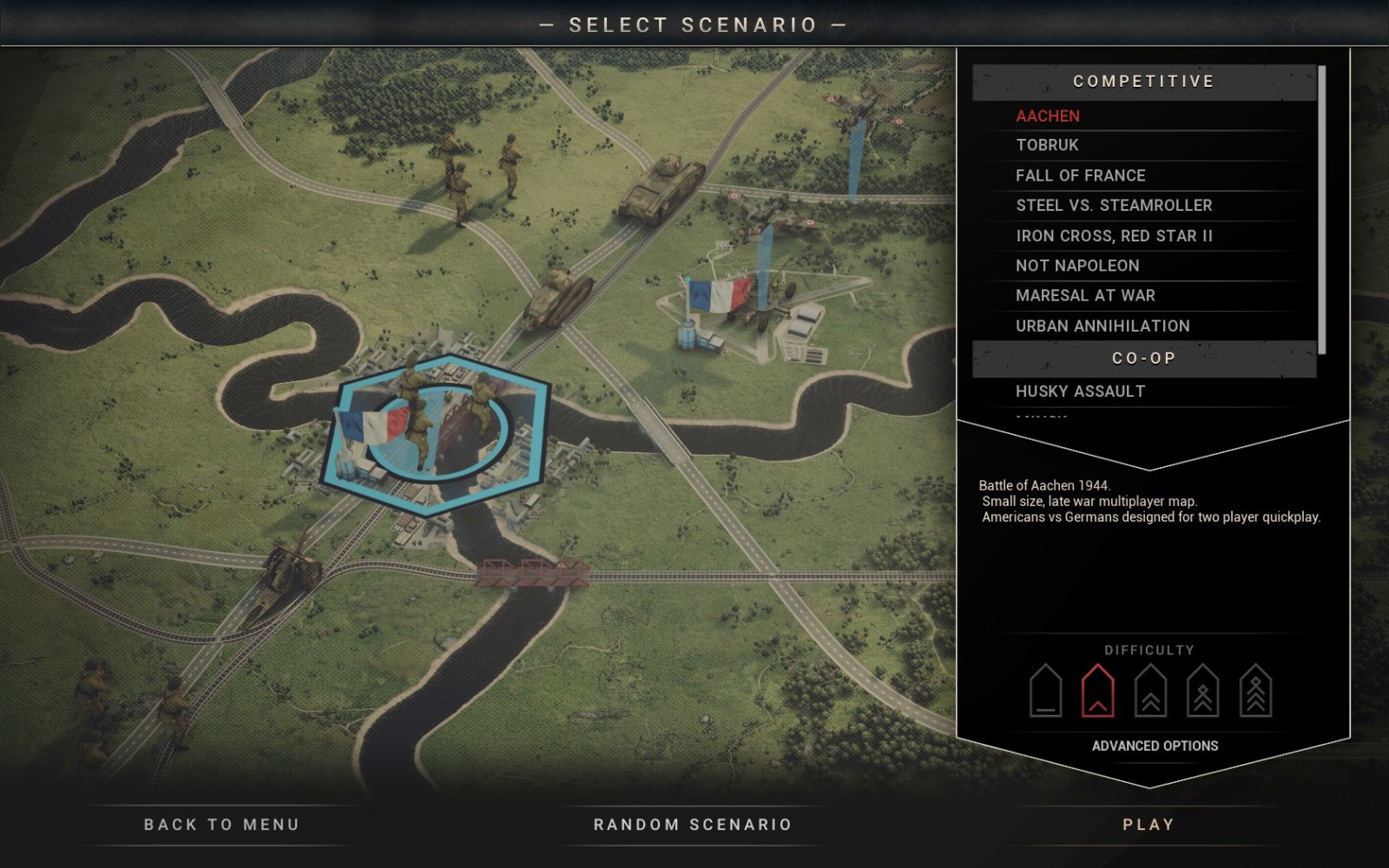Select the Husky Assault co-op scenario

[1080, 391]
